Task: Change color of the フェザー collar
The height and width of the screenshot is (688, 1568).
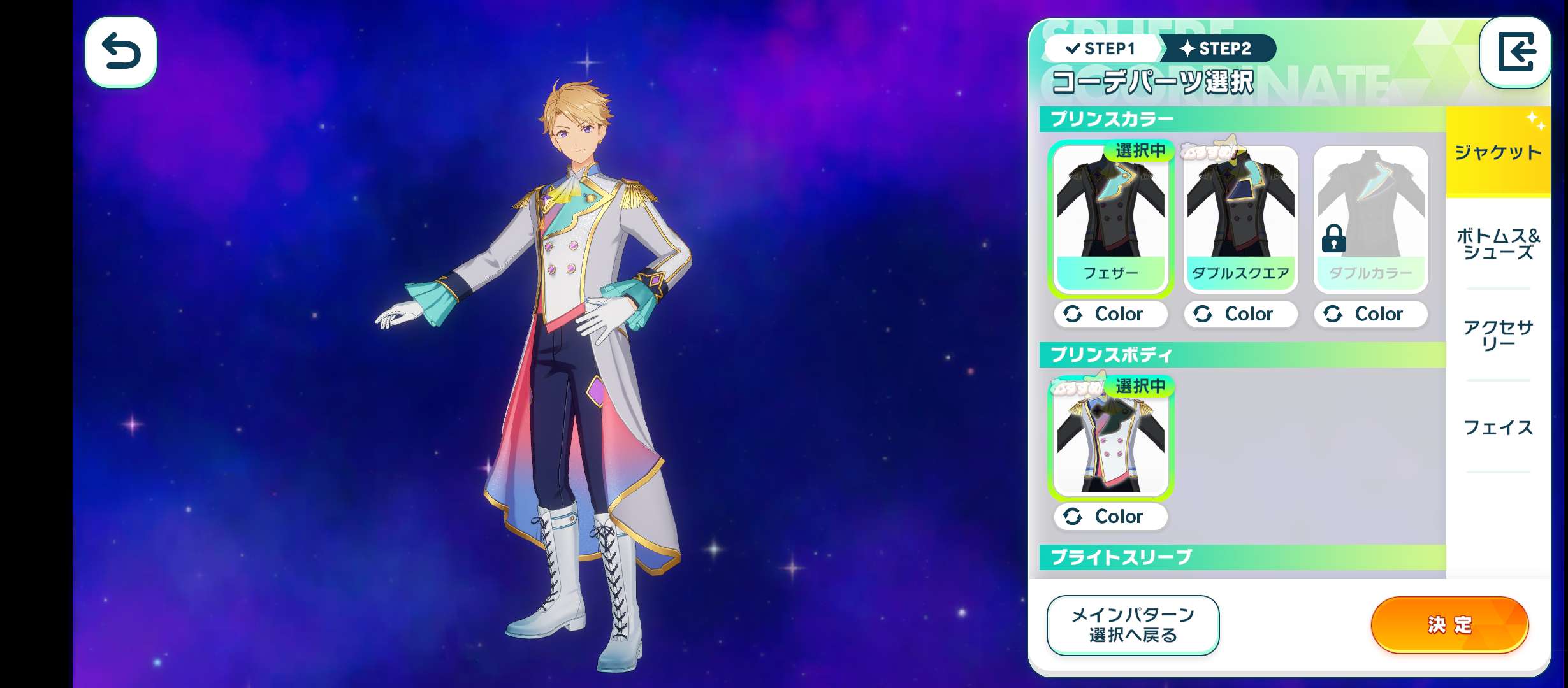Action: tap(1110, 314)
